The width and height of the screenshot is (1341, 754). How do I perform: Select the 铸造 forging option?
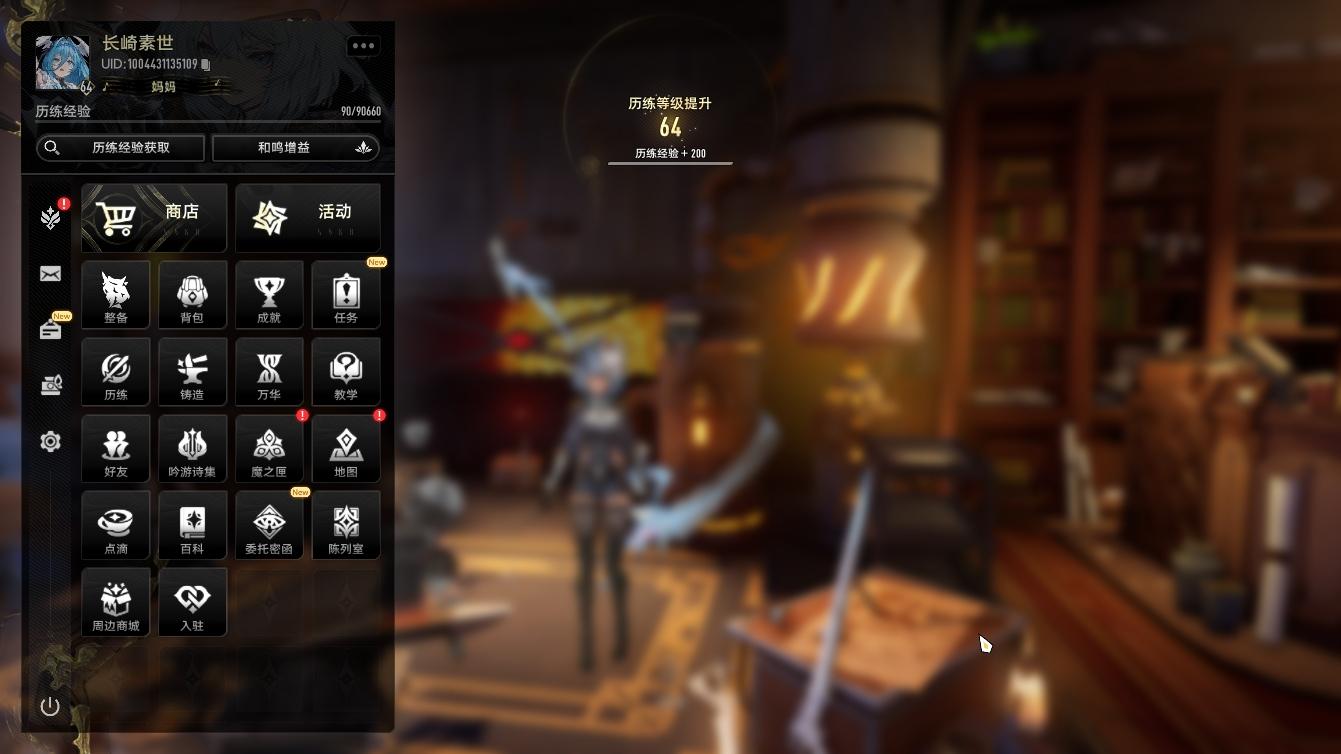click(192, 372)
